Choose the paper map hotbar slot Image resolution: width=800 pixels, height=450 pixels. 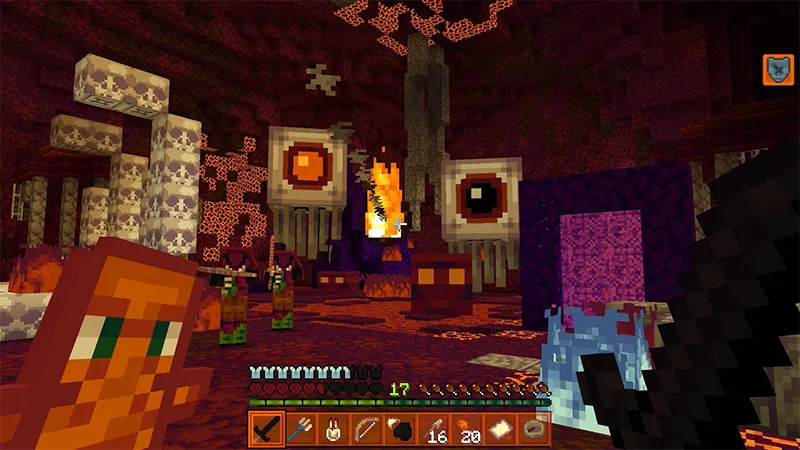[x=500, y=430]
